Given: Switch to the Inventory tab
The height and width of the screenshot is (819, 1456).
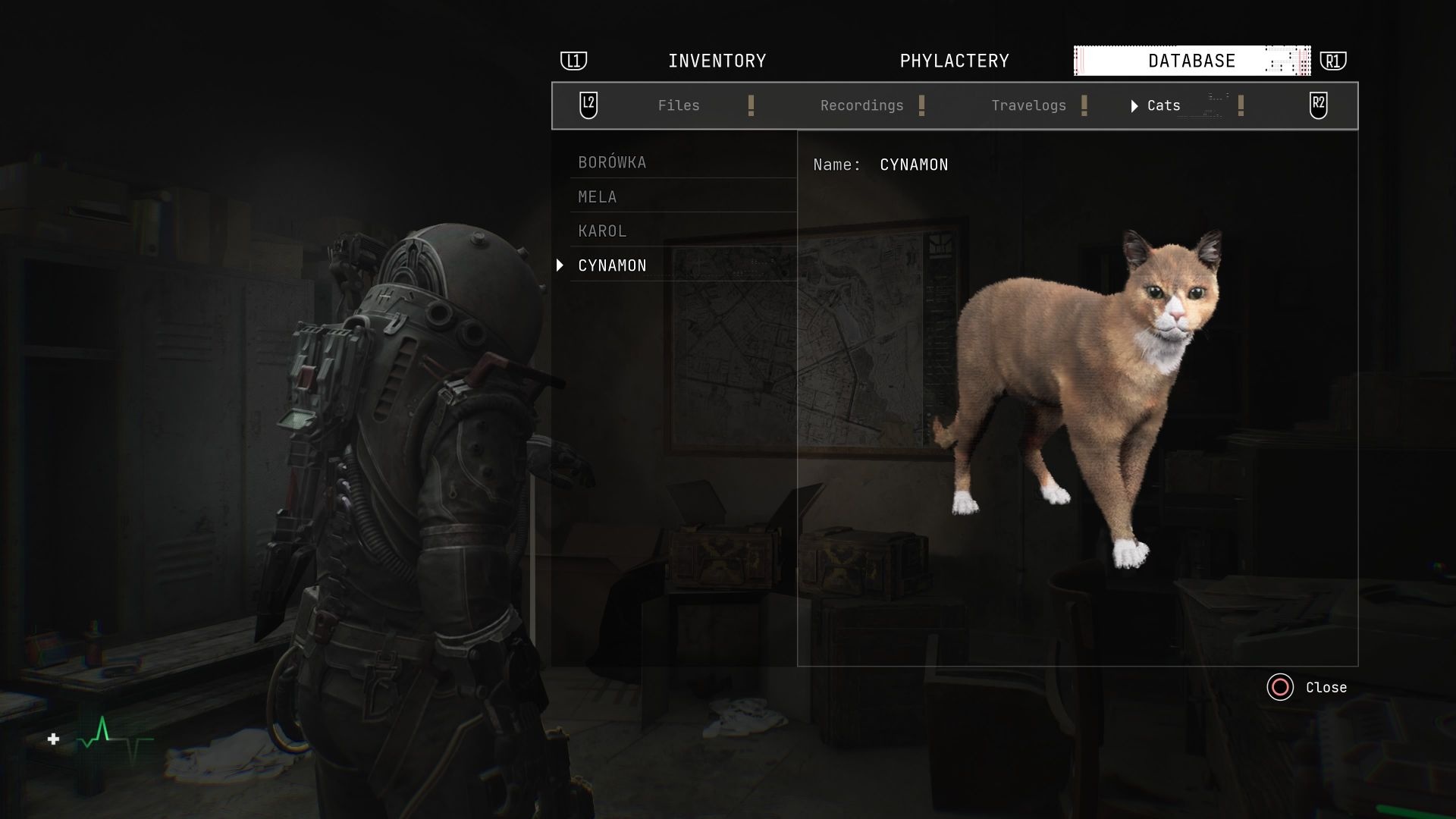Looking at the screenshot, I should tap(717, 61).
